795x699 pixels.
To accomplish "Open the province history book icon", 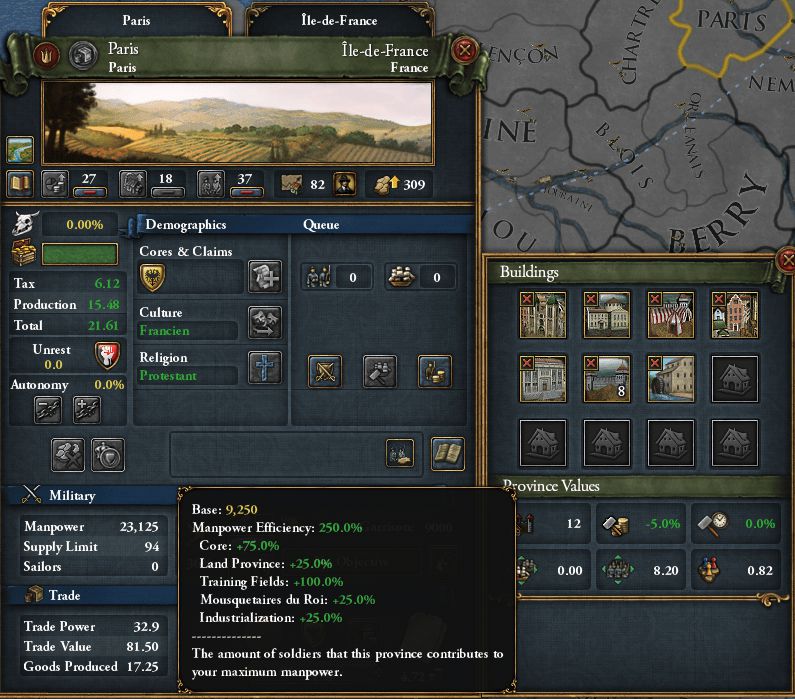I will (x=20, y=183).
